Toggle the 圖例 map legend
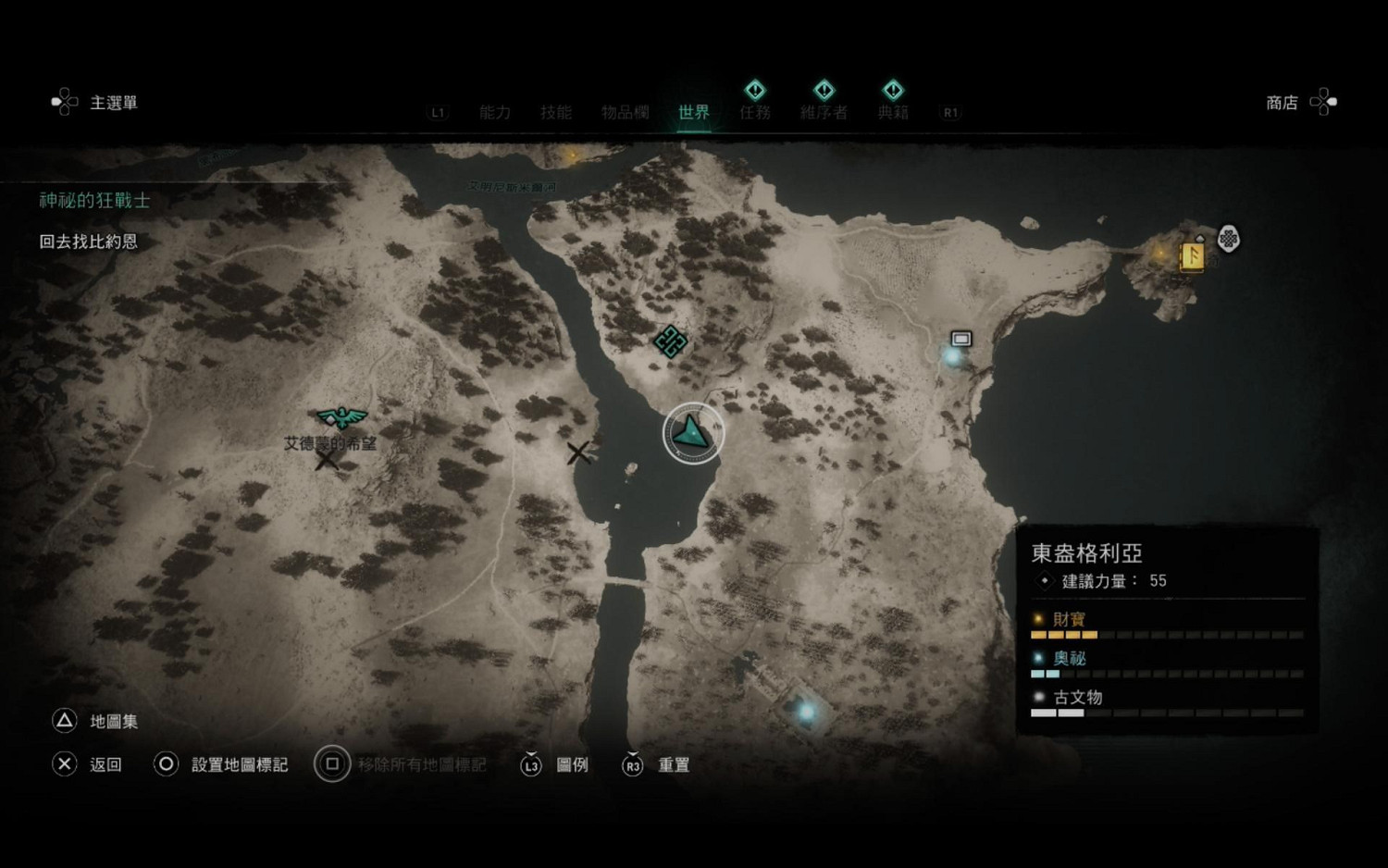The width and height of the screenshot is (1388, 868). (571, 765)
